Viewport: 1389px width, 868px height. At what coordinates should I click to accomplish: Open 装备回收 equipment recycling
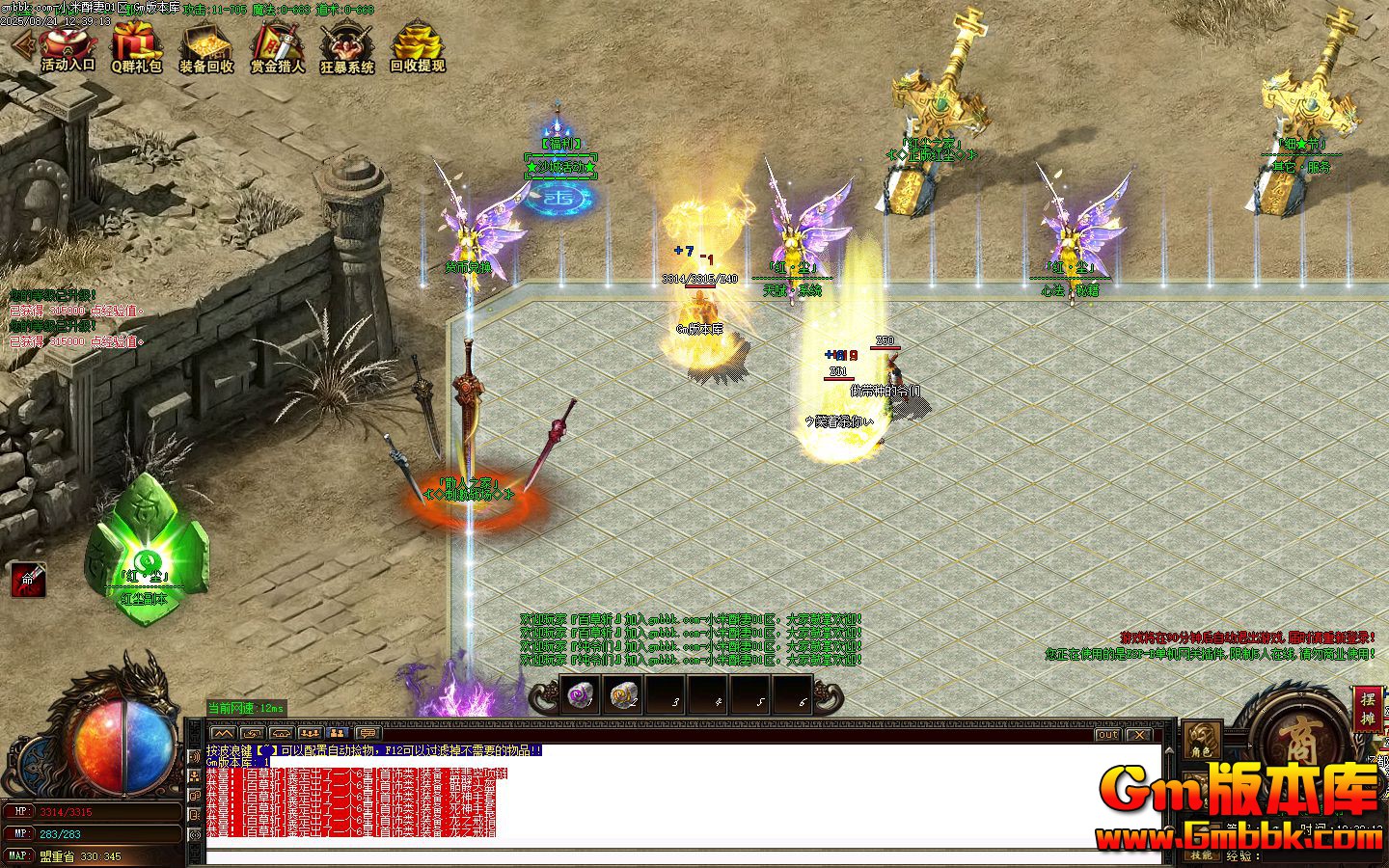point(205,48)
